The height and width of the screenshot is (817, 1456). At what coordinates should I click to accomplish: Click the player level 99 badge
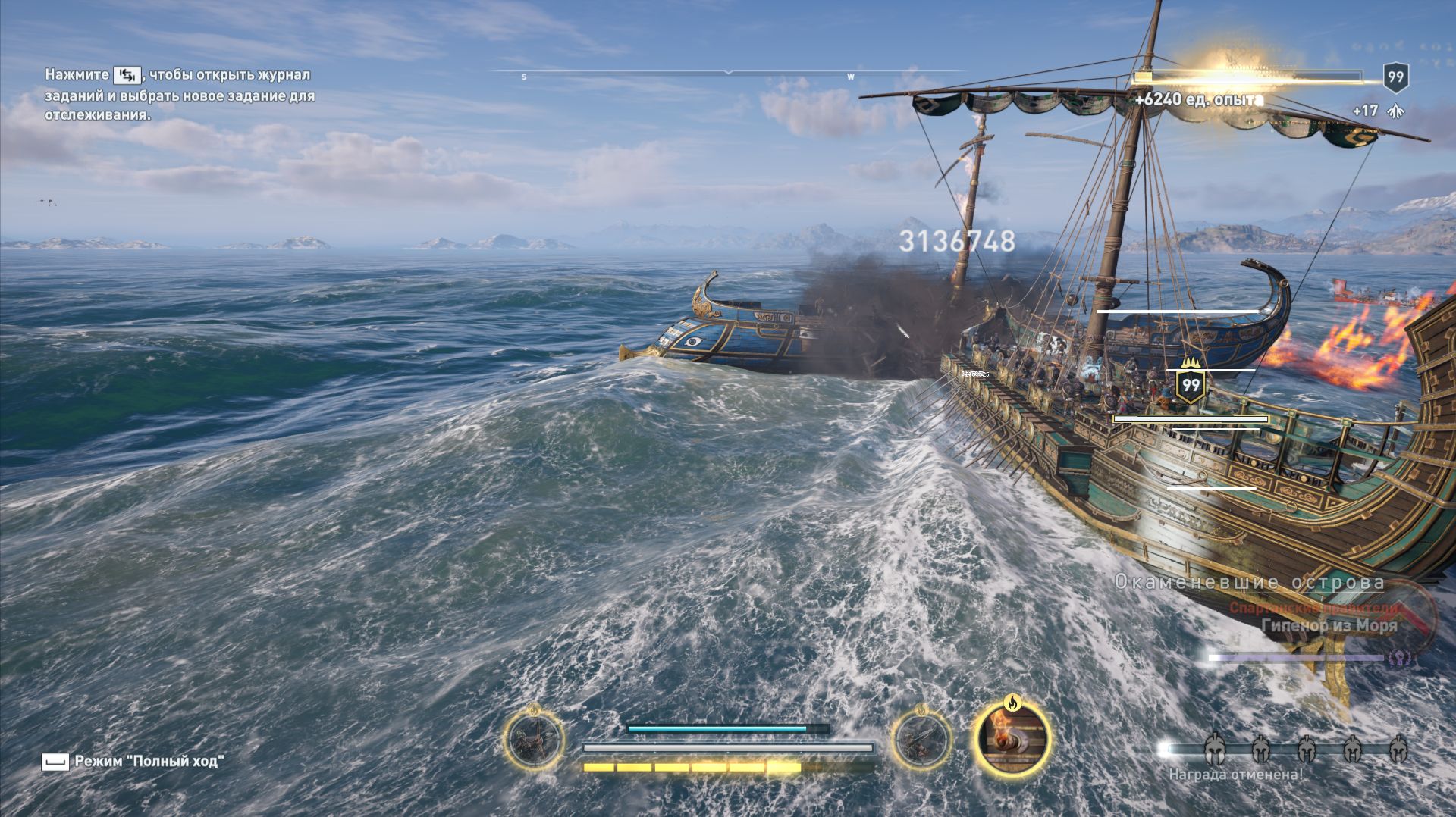click(x=1395, y=77)
